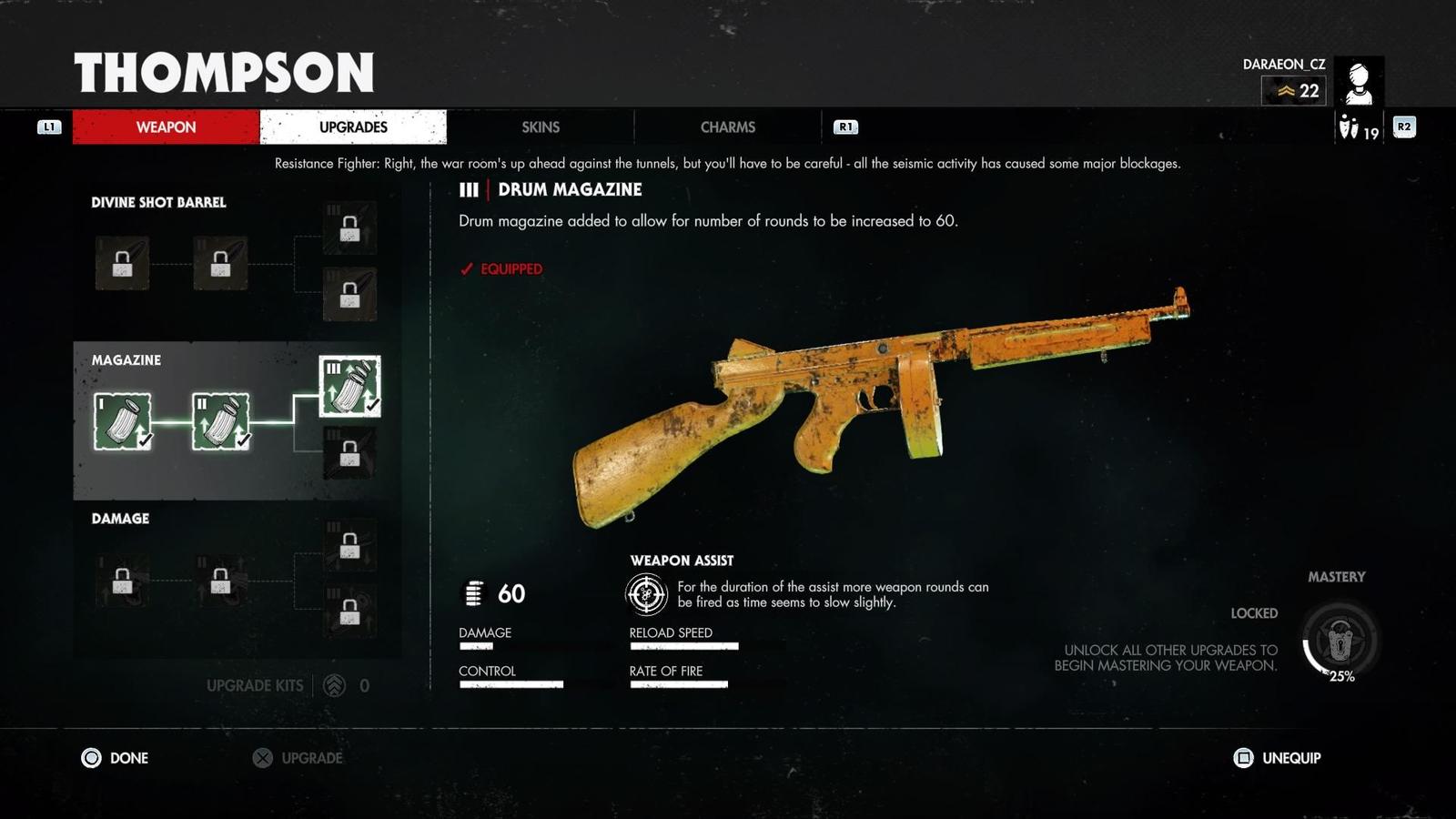Open the Upgrades tab
The height and width of the screenshot is (819, 1456).
click(x=353, y=127)
